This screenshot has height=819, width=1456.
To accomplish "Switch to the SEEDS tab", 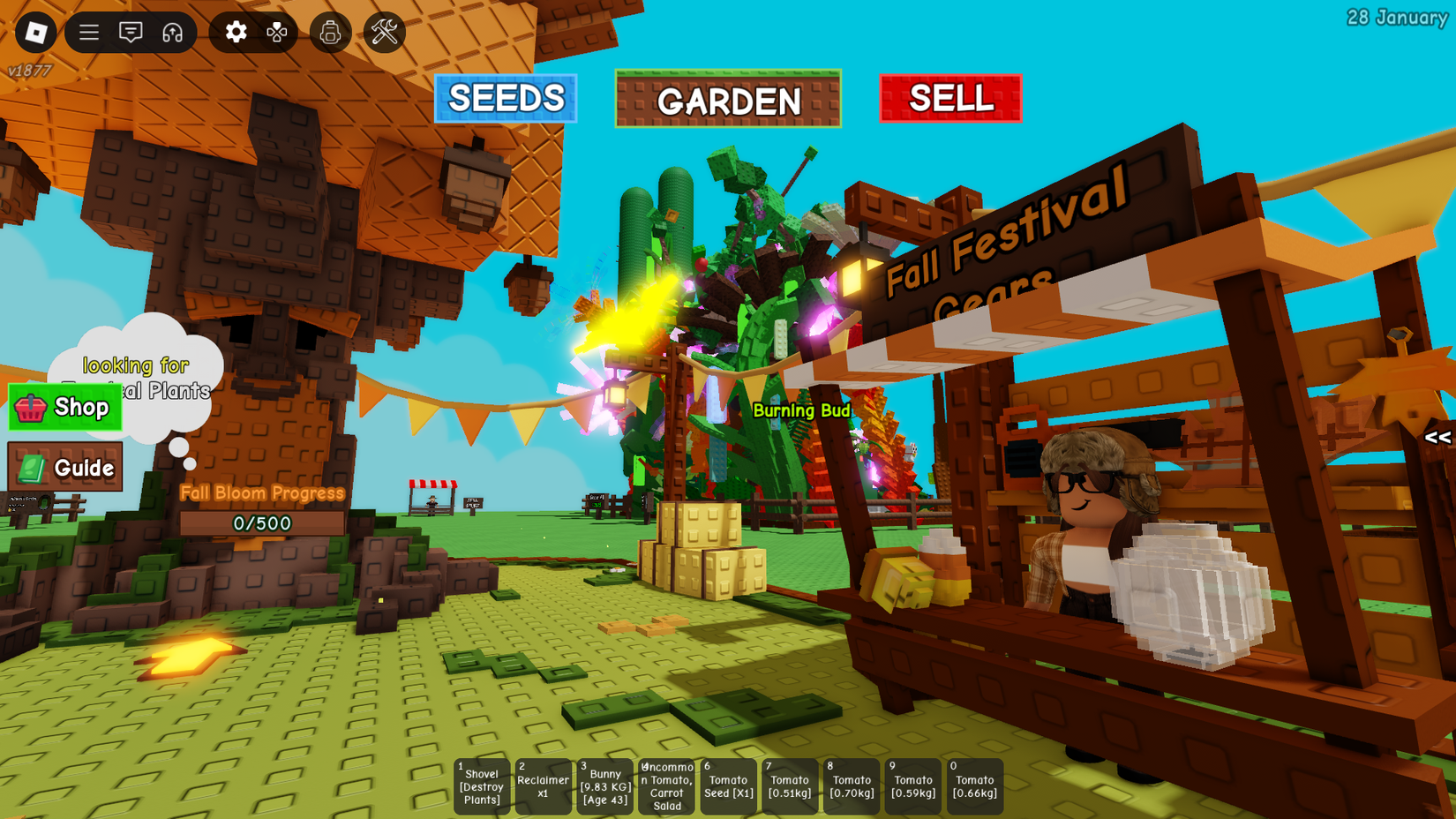I will pyautogui.click(x=505, y=98).
